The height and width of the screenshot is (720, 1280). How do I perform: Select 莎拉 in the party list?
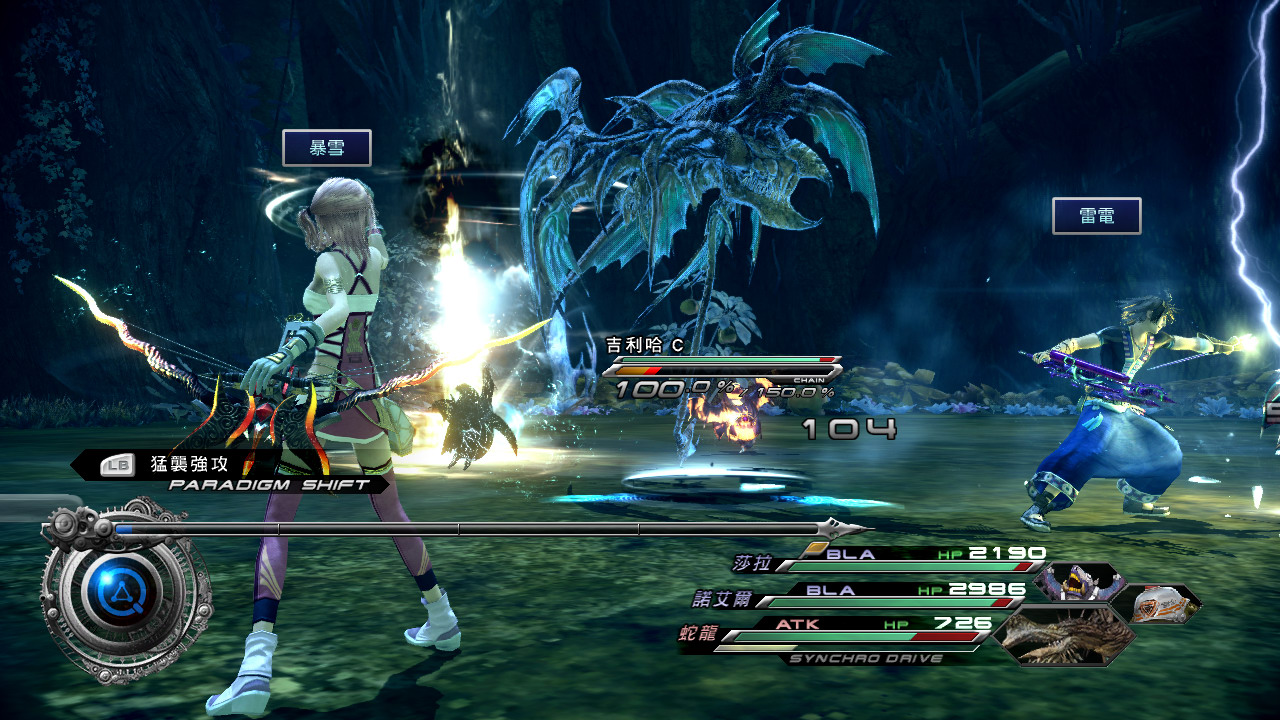(752, 564)
